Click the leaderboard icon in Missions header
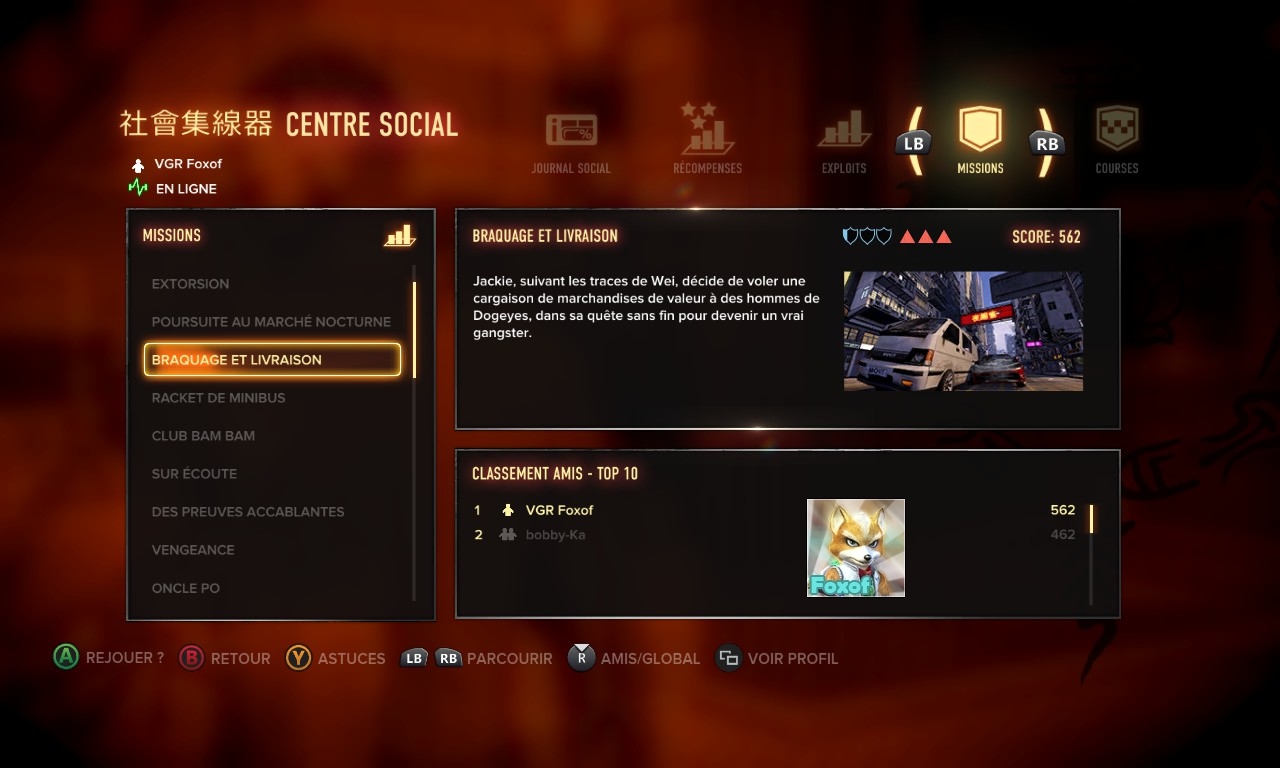Image resolution: width=1280 pixels, height=768 pixels. coord(399,236)
